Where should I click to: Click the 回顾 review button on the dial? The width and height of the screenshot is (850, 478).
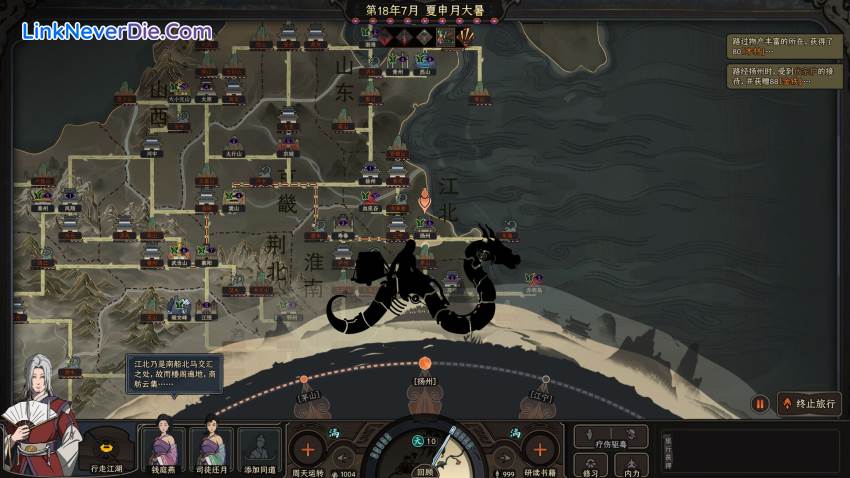tap(425, 469)
